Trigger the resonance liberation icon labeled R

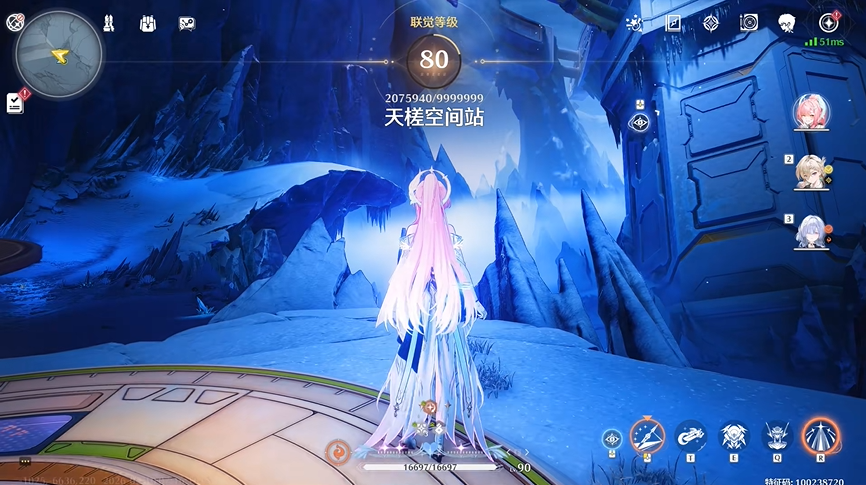tap(820, 436)
